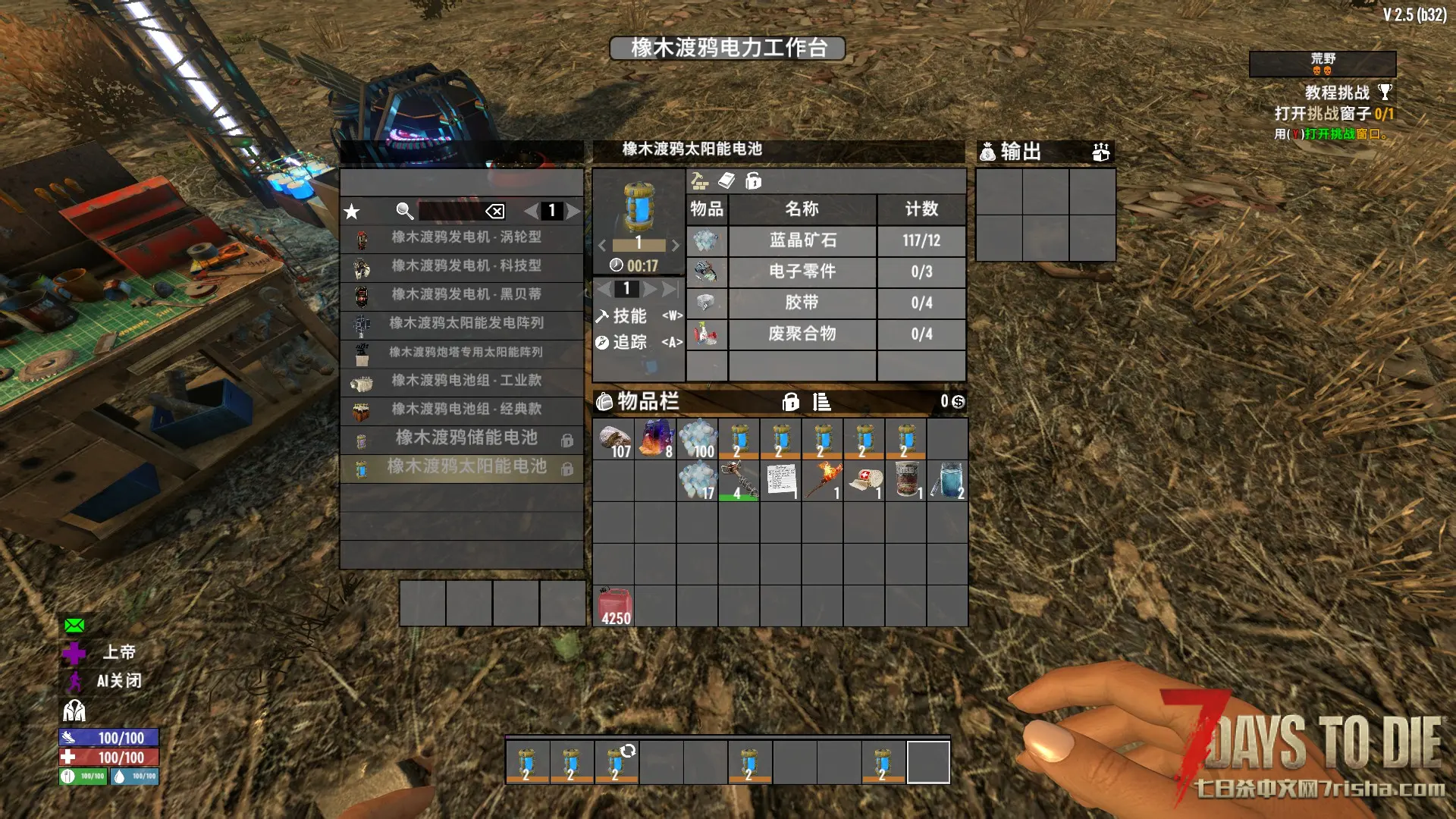Pick the 橡木渡鸦电池组 - 经典款 recipe

click(466, 409)
